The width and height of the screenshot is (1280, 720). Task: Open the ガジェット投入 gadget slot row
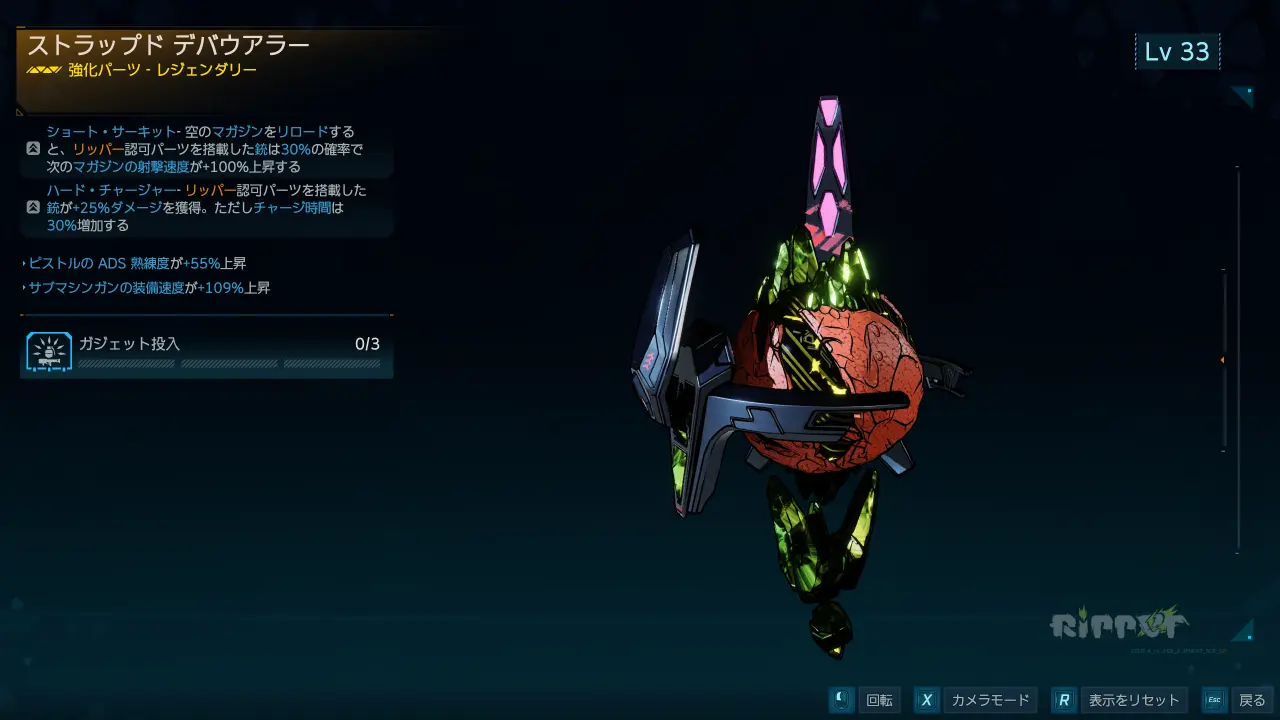tap(206, 353)
